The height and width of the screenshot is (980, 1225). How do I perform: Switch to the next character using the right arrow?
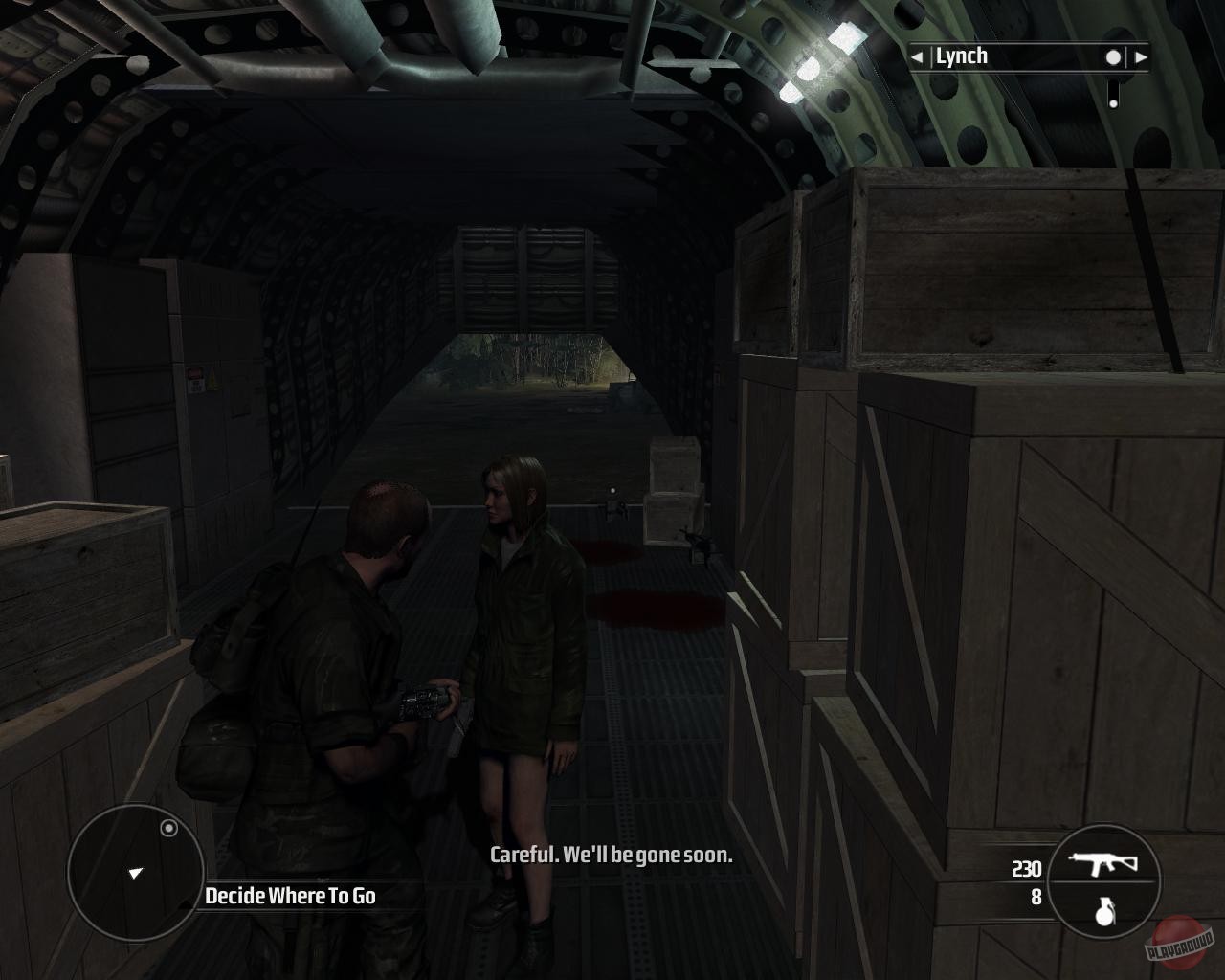1140,56
